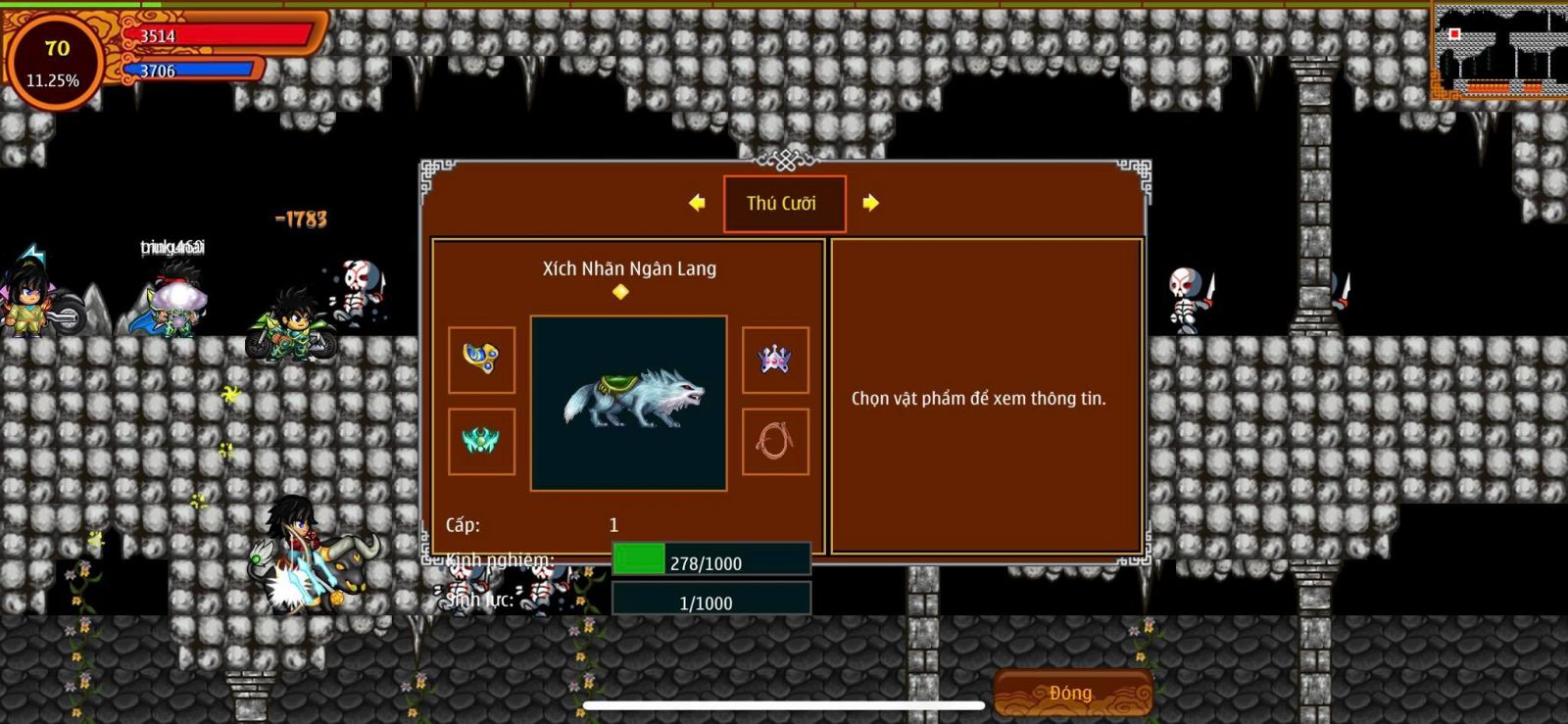Open the level 70 character badge
The width and height of the screenshot is (1568, 724).
(55, 62)
